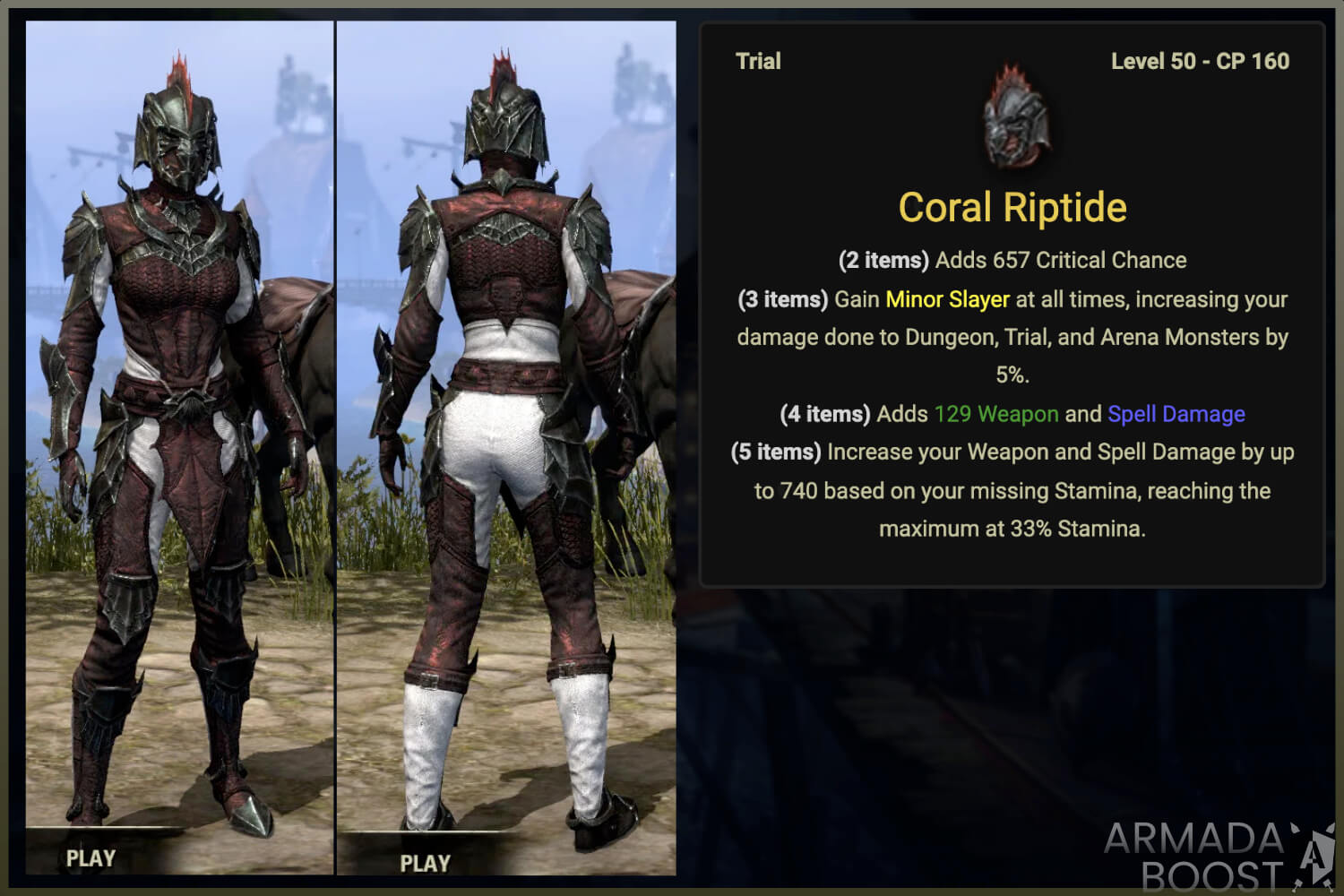Expand the (5 items) bonus entry
This screenshot has width=1344, height=896.
coord(774,452)
